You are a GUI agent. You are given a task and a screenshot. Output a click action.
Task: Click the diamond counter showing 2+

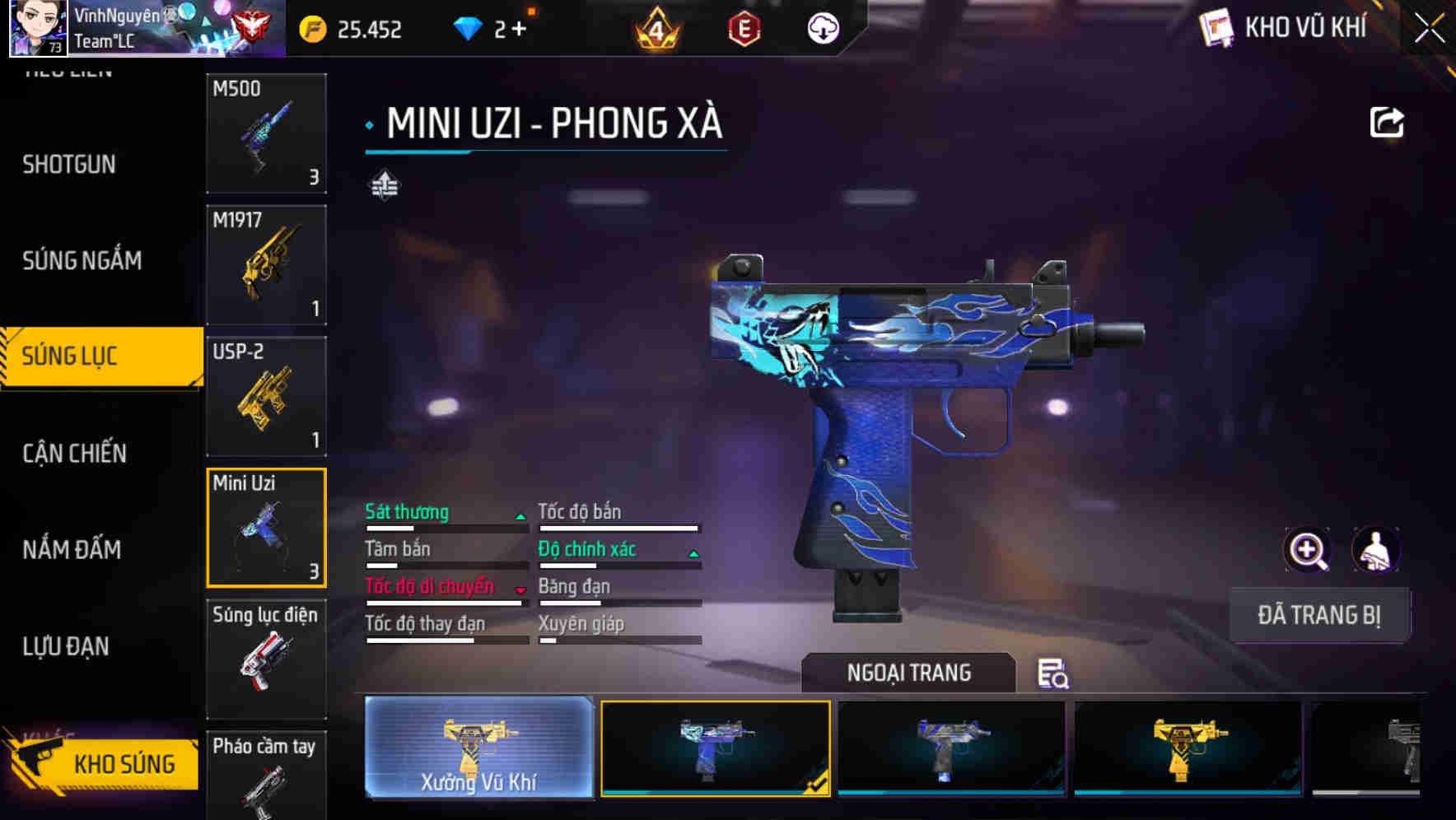[x=494, y=29]
